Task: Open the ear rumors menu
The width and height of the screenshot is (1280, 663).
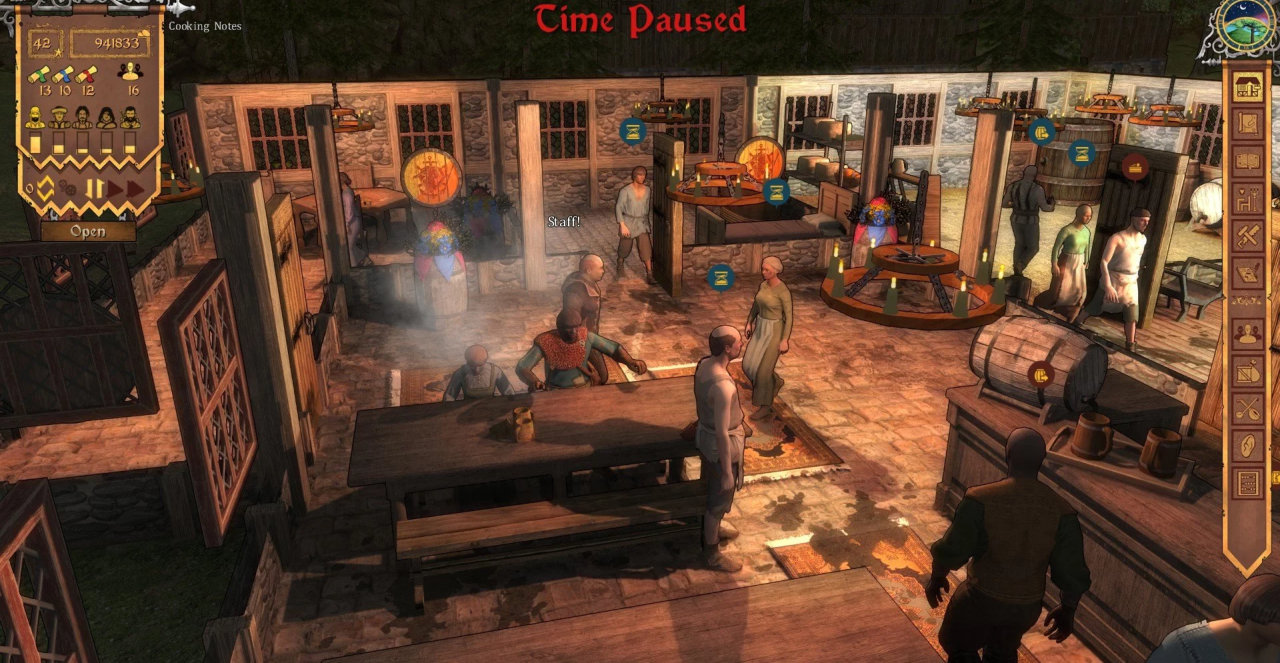Action: pos(1247,445)
